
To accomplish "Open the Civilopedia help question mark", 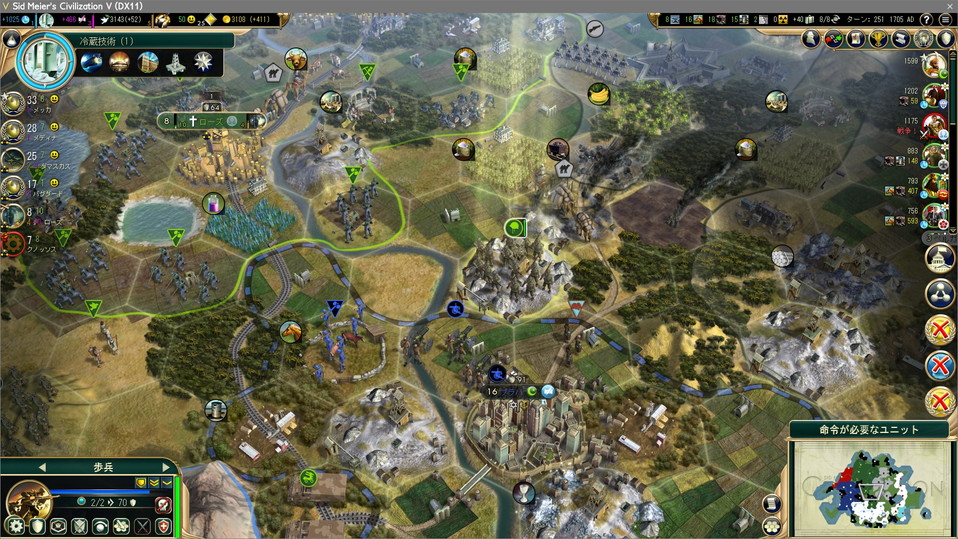I will [926, 19].
